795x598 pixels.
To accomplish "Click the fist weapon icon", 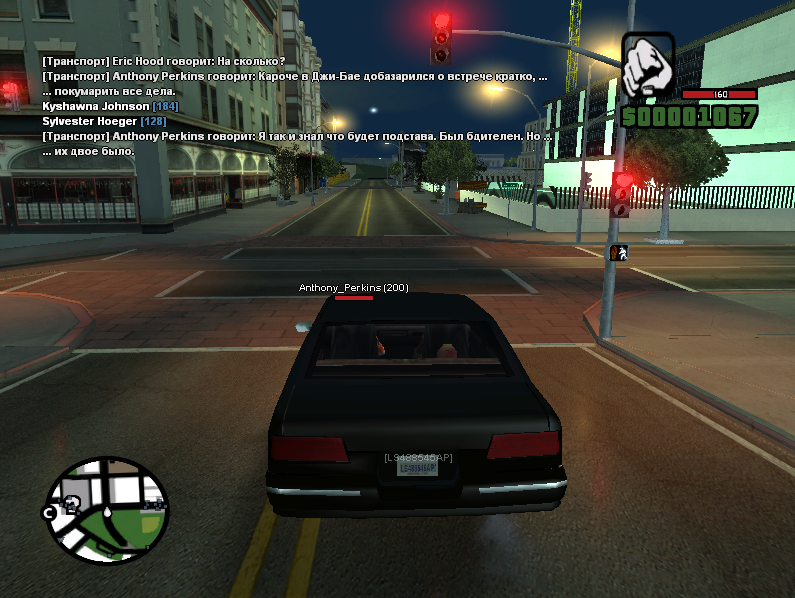I will 648,66.
